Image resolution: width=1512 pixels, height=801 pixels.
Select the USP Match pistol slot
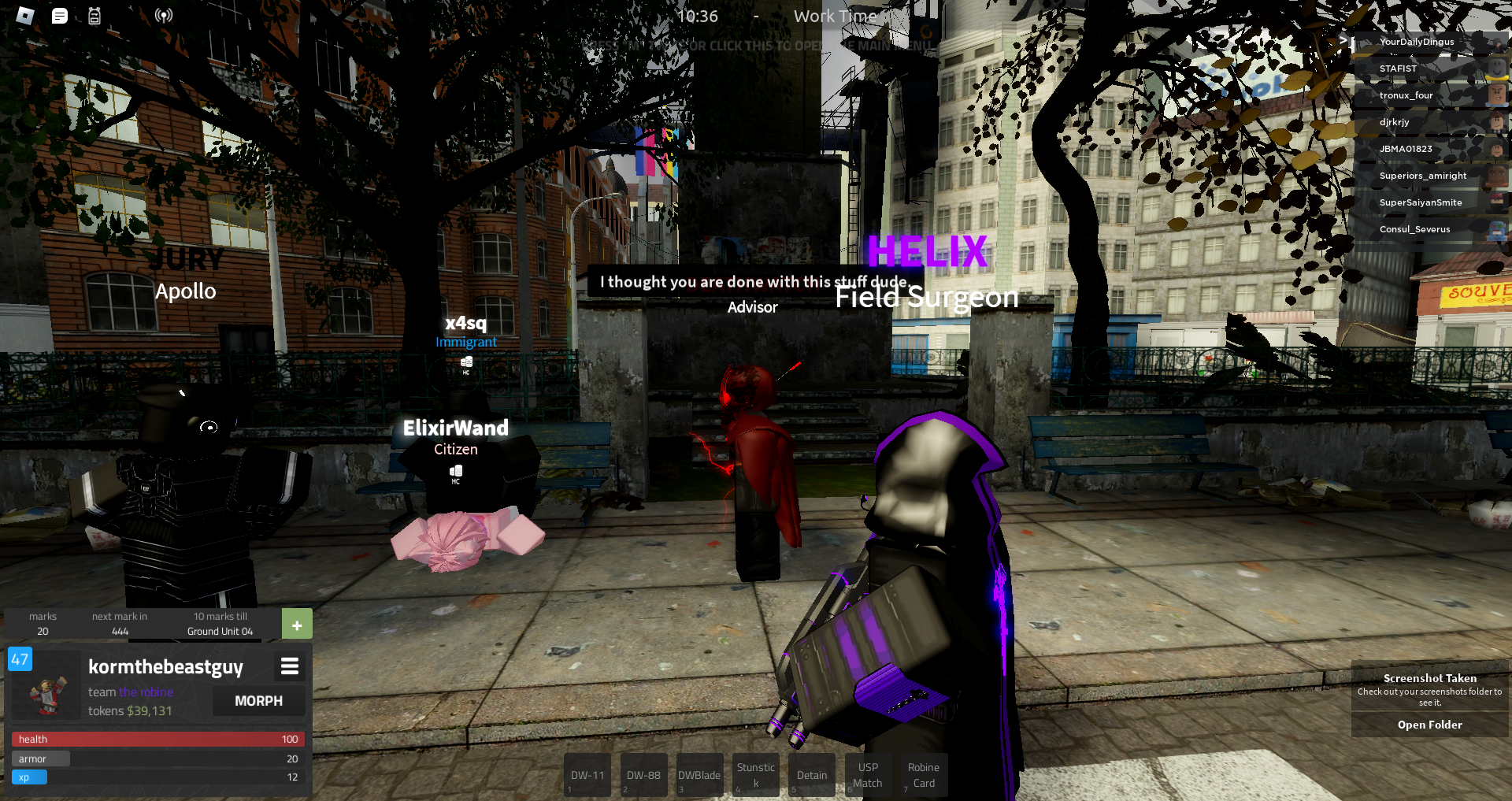(x=868, y=776)
